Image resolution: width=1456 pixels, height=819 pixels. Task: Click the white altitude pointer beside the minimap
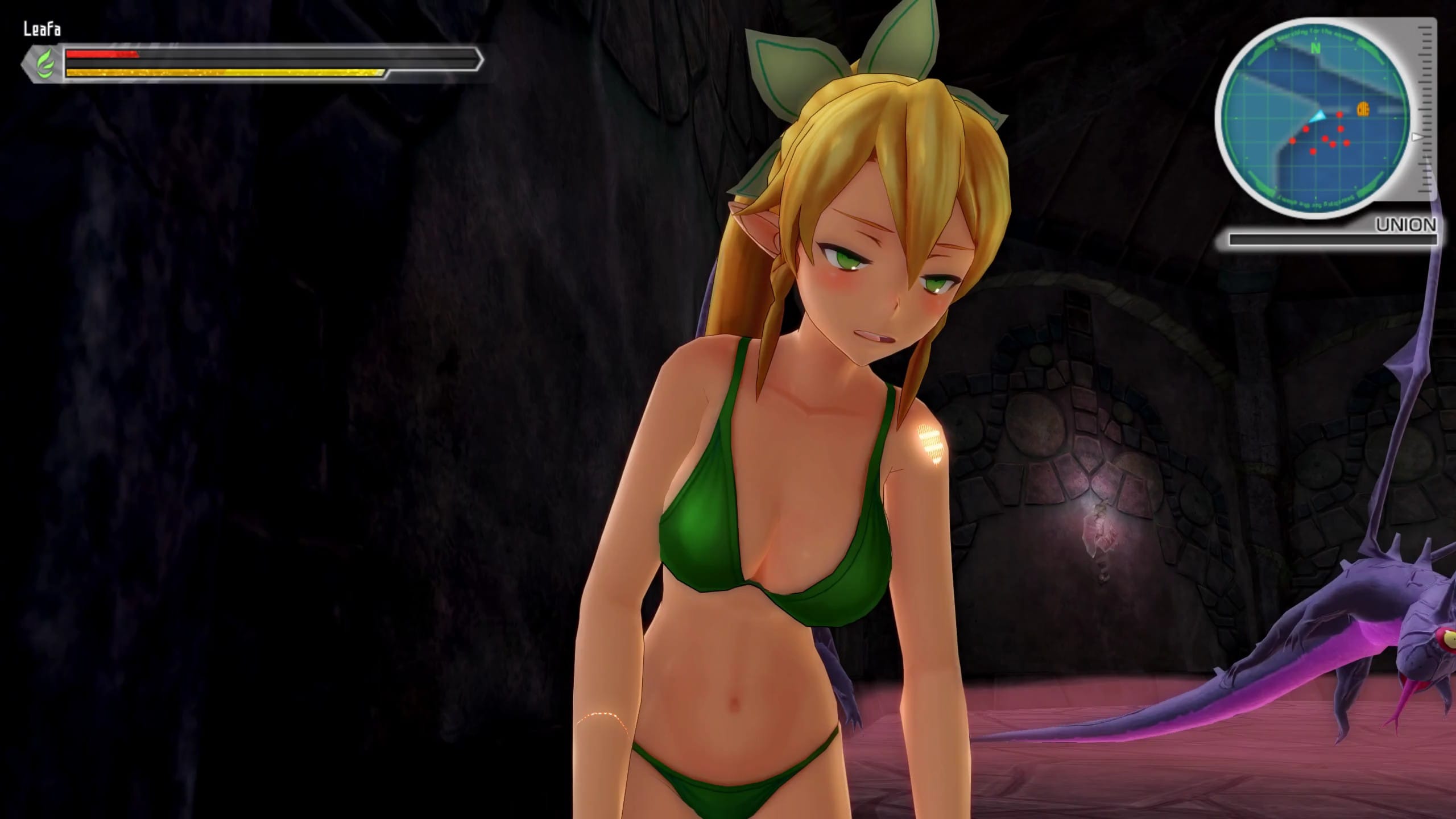click(1416, 137)
